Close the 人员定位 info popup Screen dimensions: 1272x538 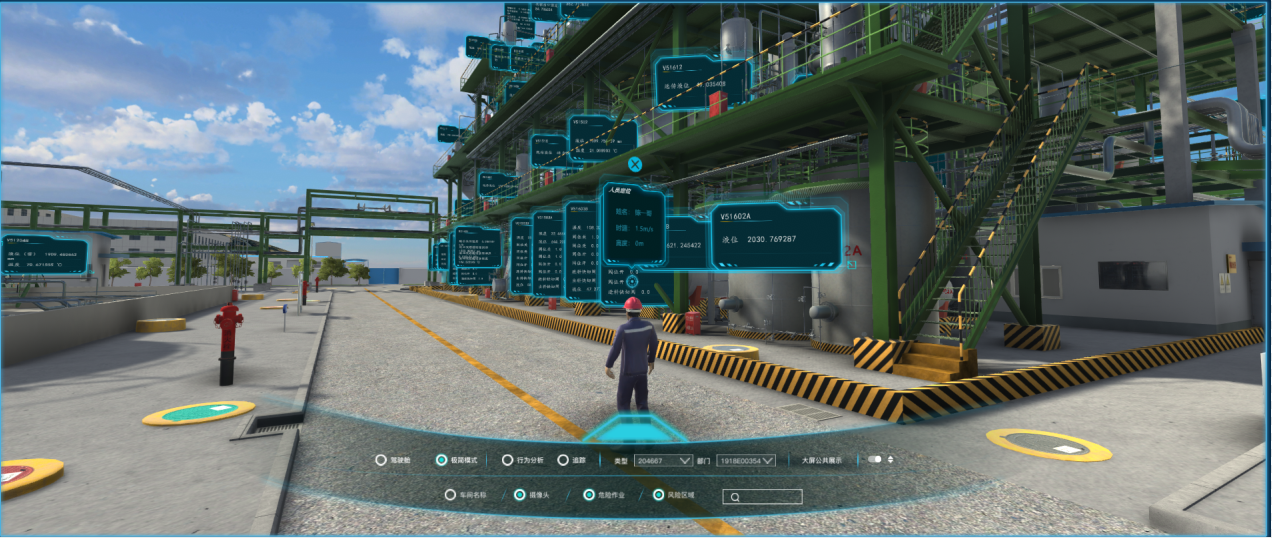[x=634, y=164]
